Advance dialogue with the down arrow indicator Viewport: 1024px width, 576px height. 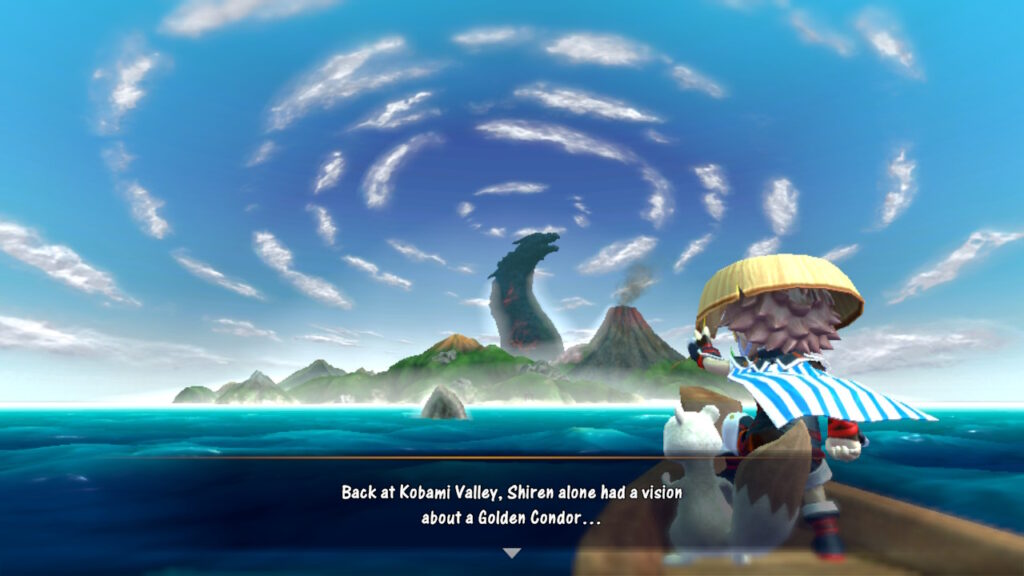(x=511, y=553)
